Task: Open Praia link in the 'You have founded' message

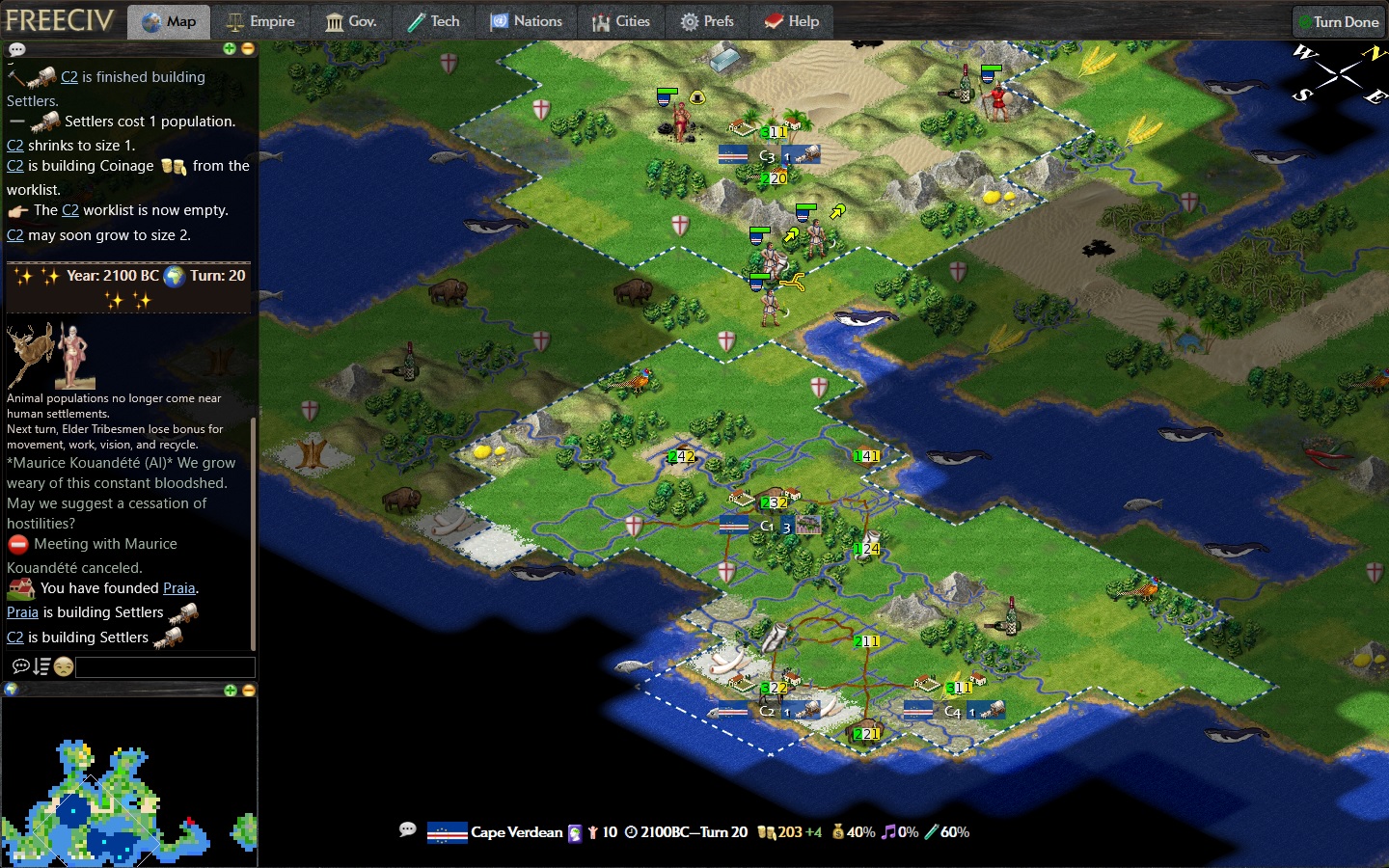Action: click(179, 588)
